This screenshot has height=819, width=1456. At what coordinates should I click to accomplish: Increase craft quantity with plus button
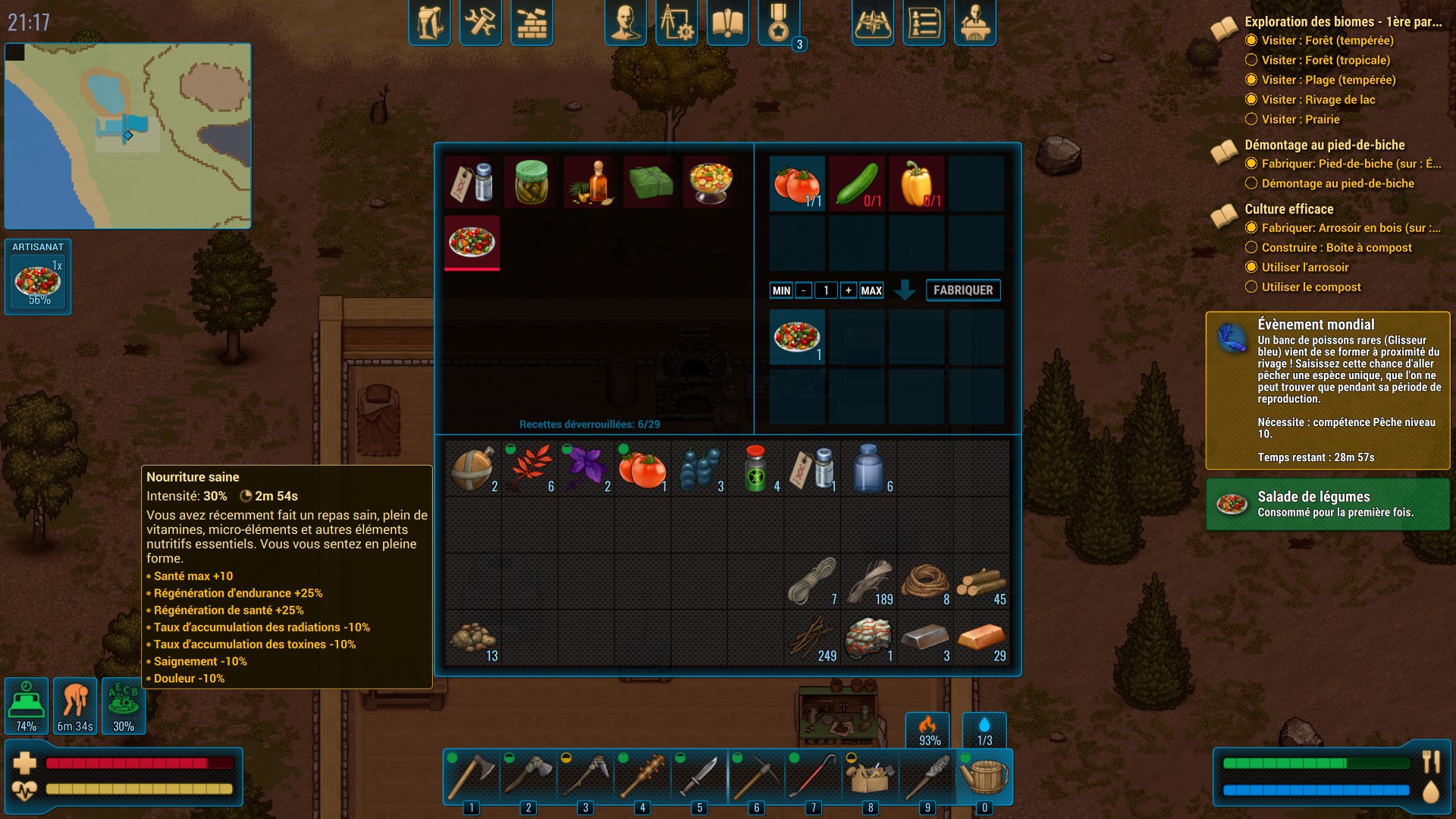tap(849, 290)
